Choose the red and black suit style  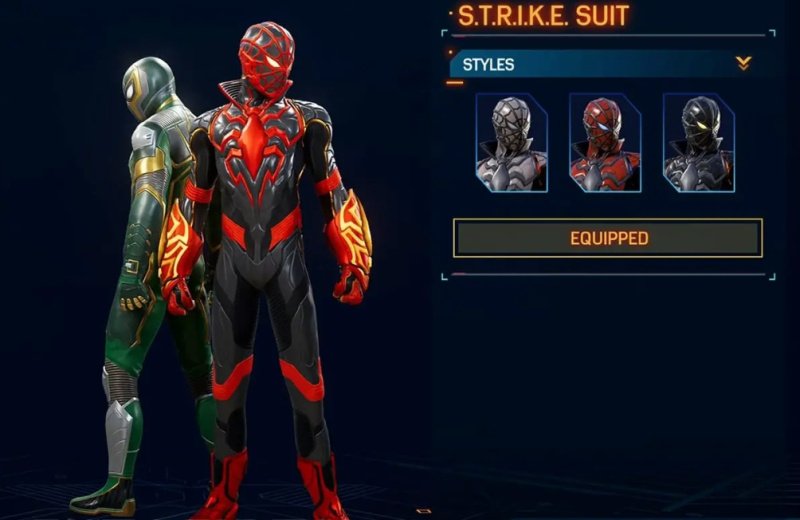point(604,142)
